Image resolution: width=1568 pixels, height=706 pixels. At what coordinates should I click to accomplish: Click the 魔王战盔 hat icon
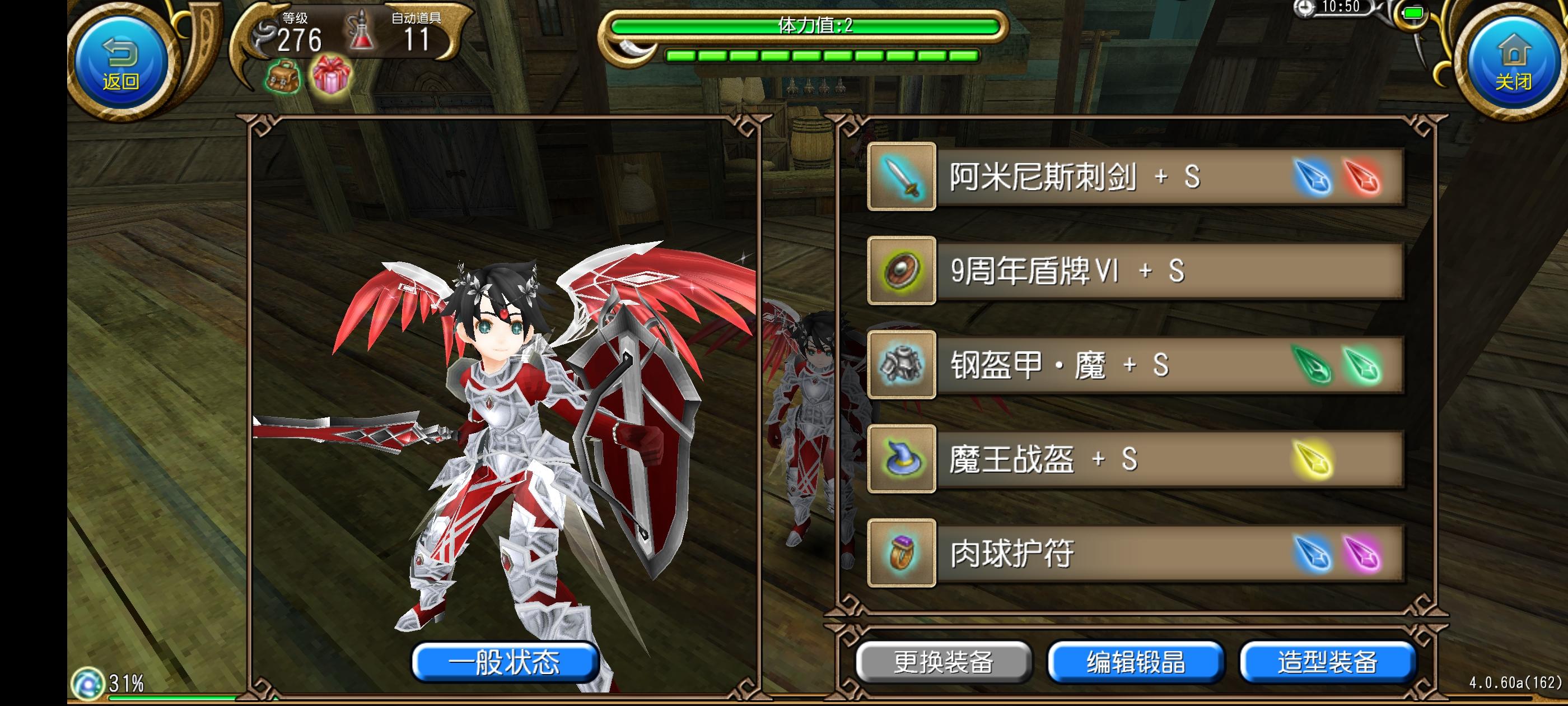903,461
